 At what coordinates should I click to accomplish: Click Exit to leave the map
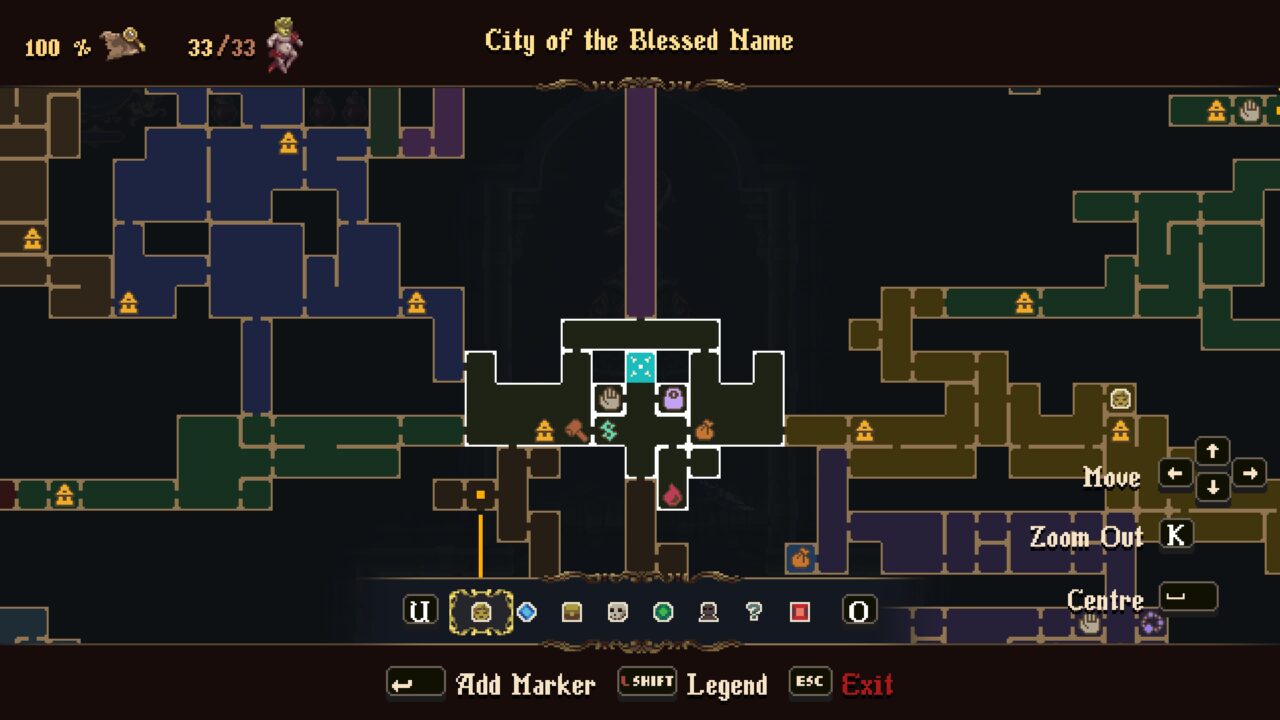pyautogui.click(x=866, y=684)
